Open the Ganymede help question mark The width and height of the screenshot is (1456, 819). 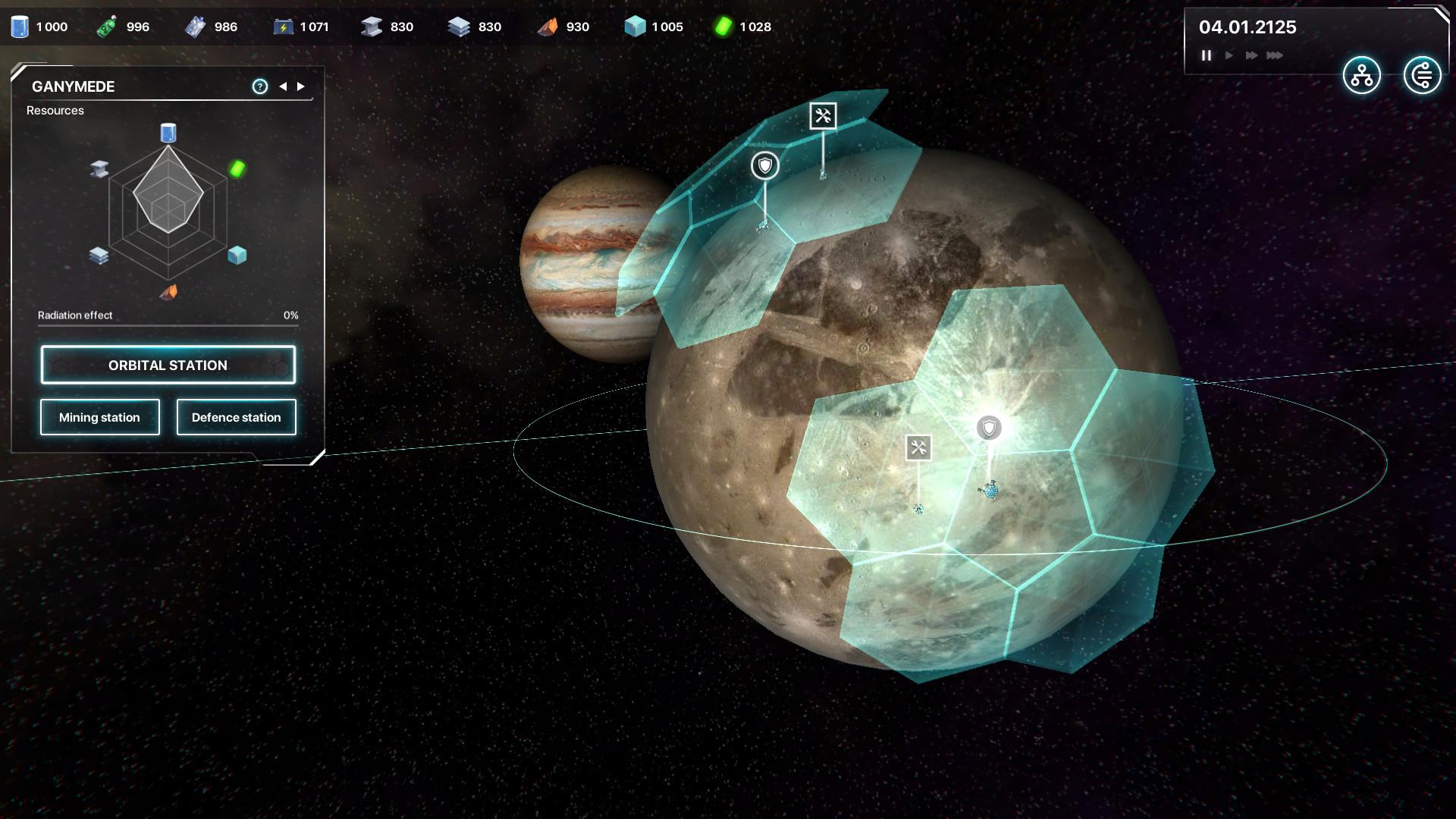coord(260,86)
